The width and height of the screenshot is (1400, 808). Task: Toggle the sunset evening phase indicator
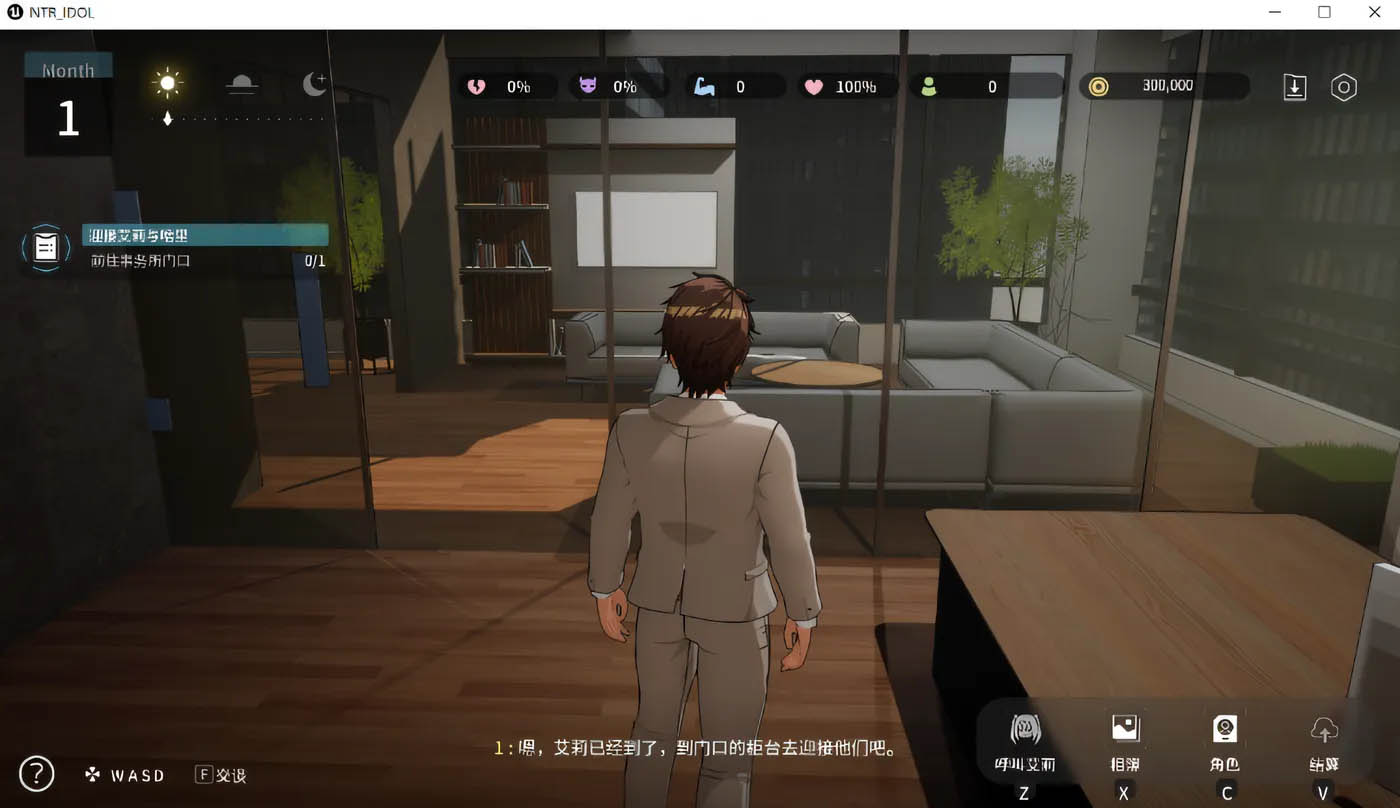click(241, 84)
